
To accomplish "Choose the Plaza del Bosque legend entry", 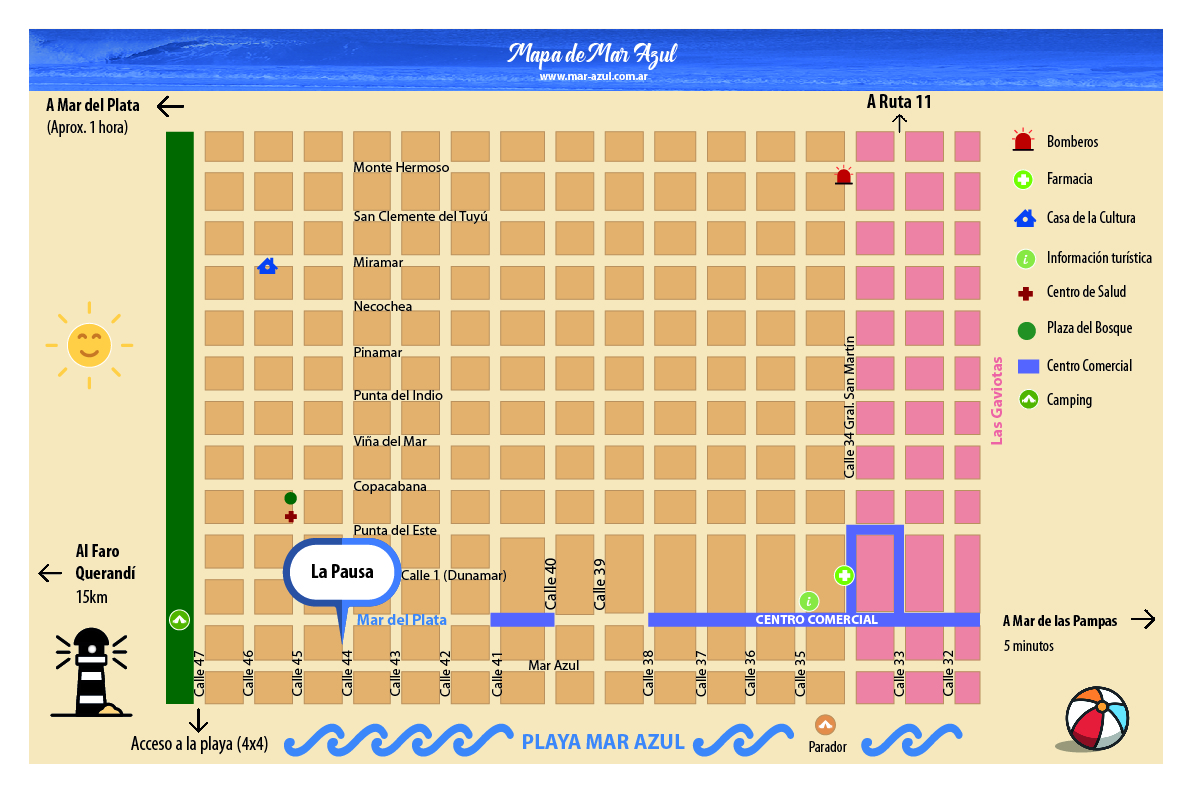I will click(x=1089, y=328).
